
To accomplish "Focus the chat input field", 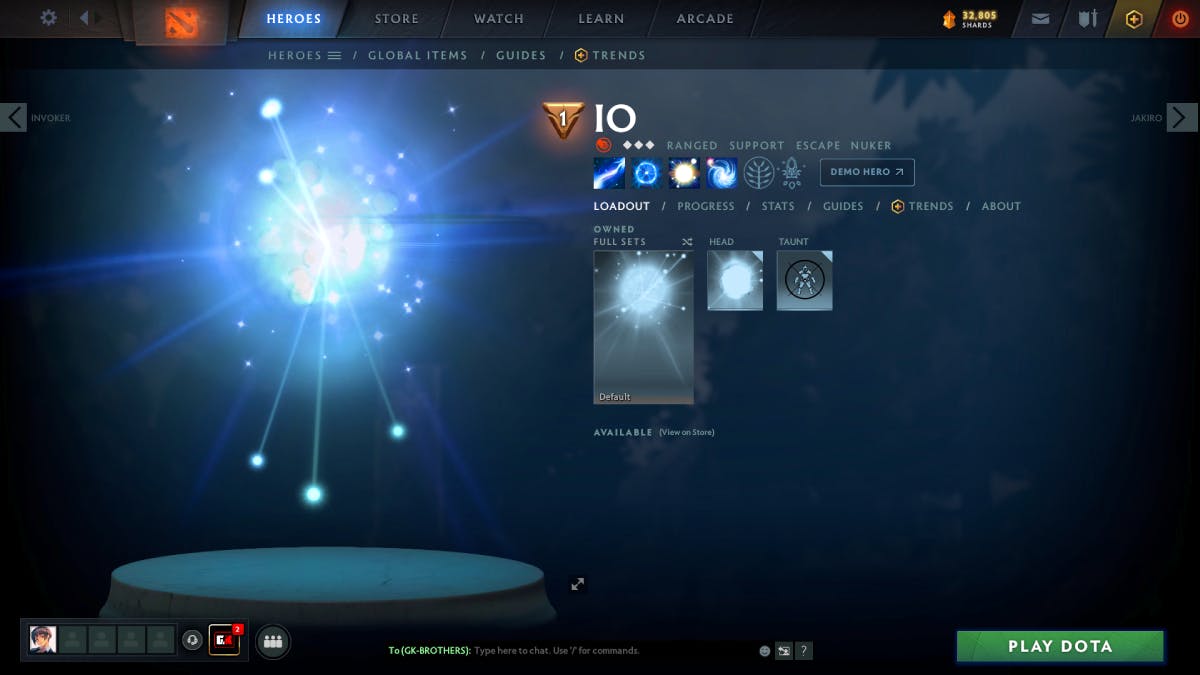I will pos(600,651).
